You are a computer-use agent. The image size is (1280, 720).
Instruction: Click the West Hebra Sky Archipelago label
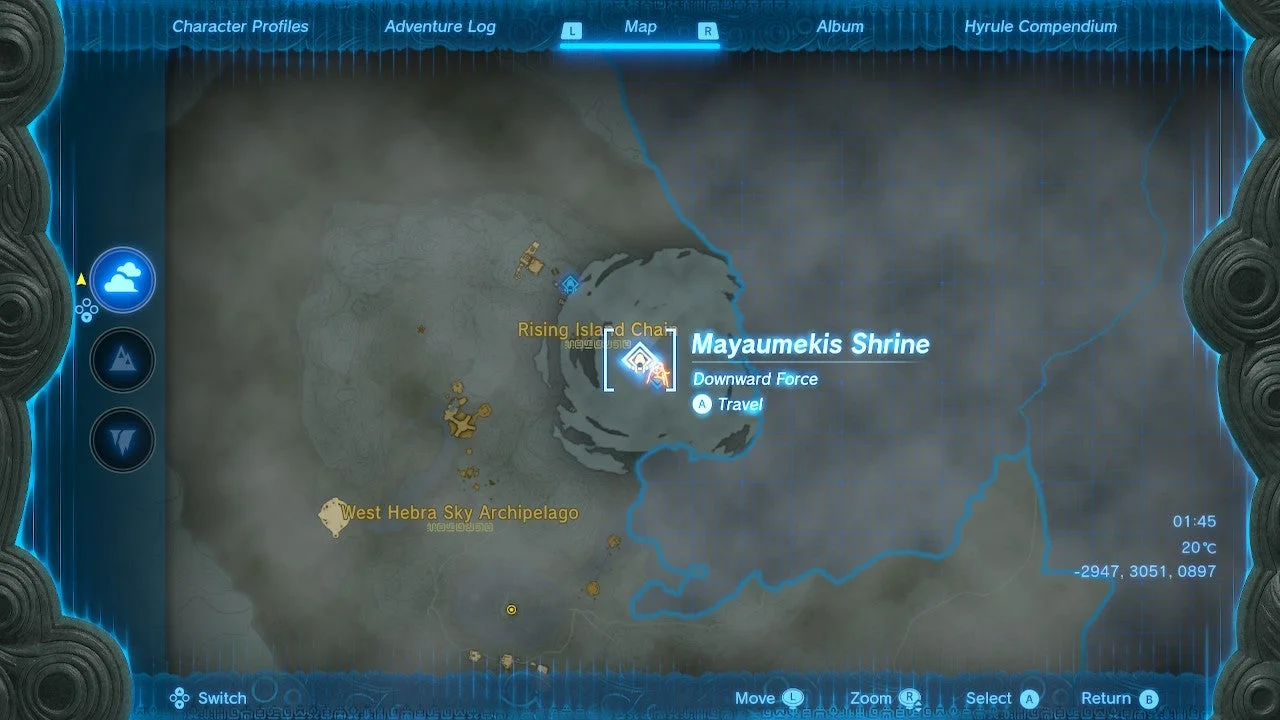[460, 512]
